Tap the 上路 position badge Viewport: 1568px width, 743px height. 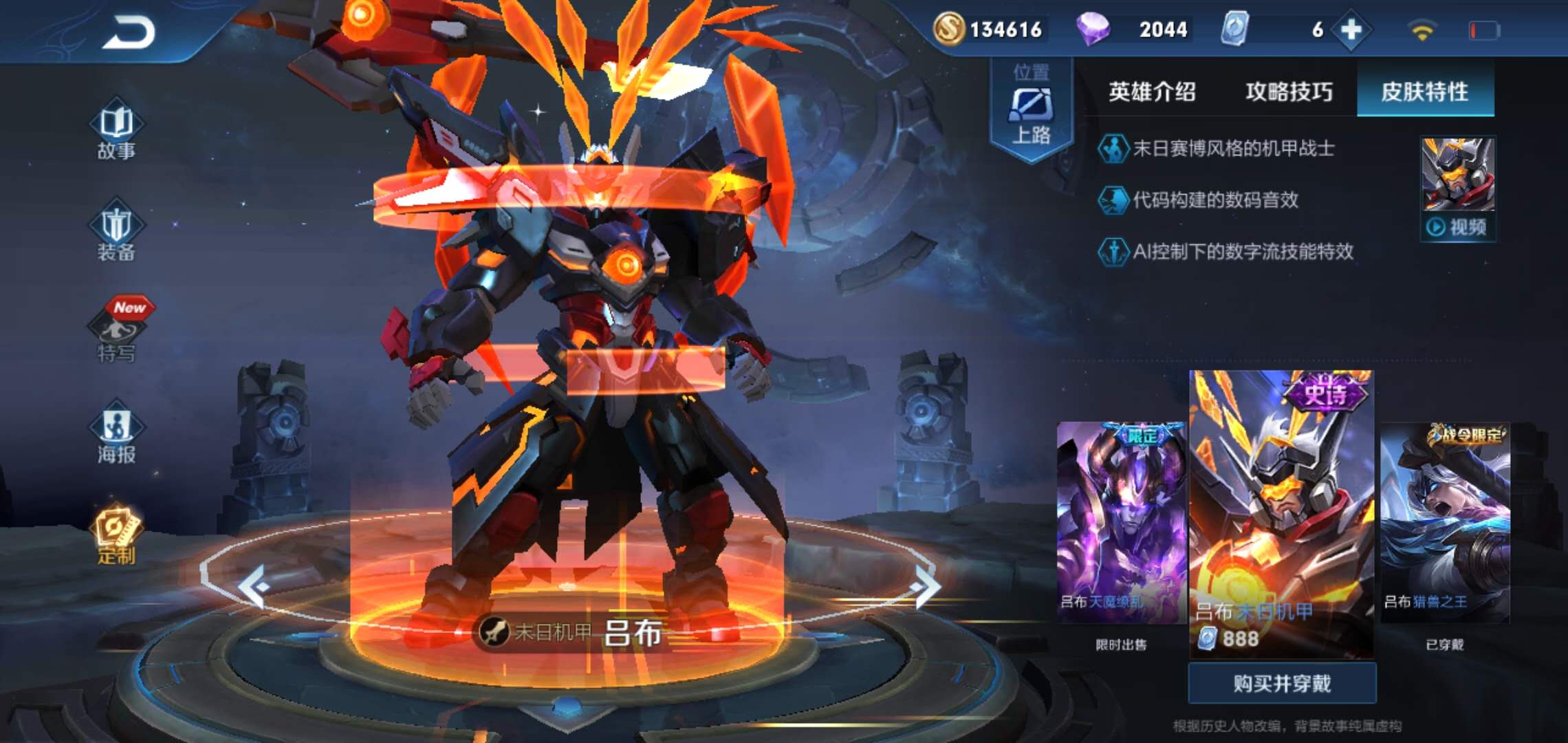click(1031, 110)
